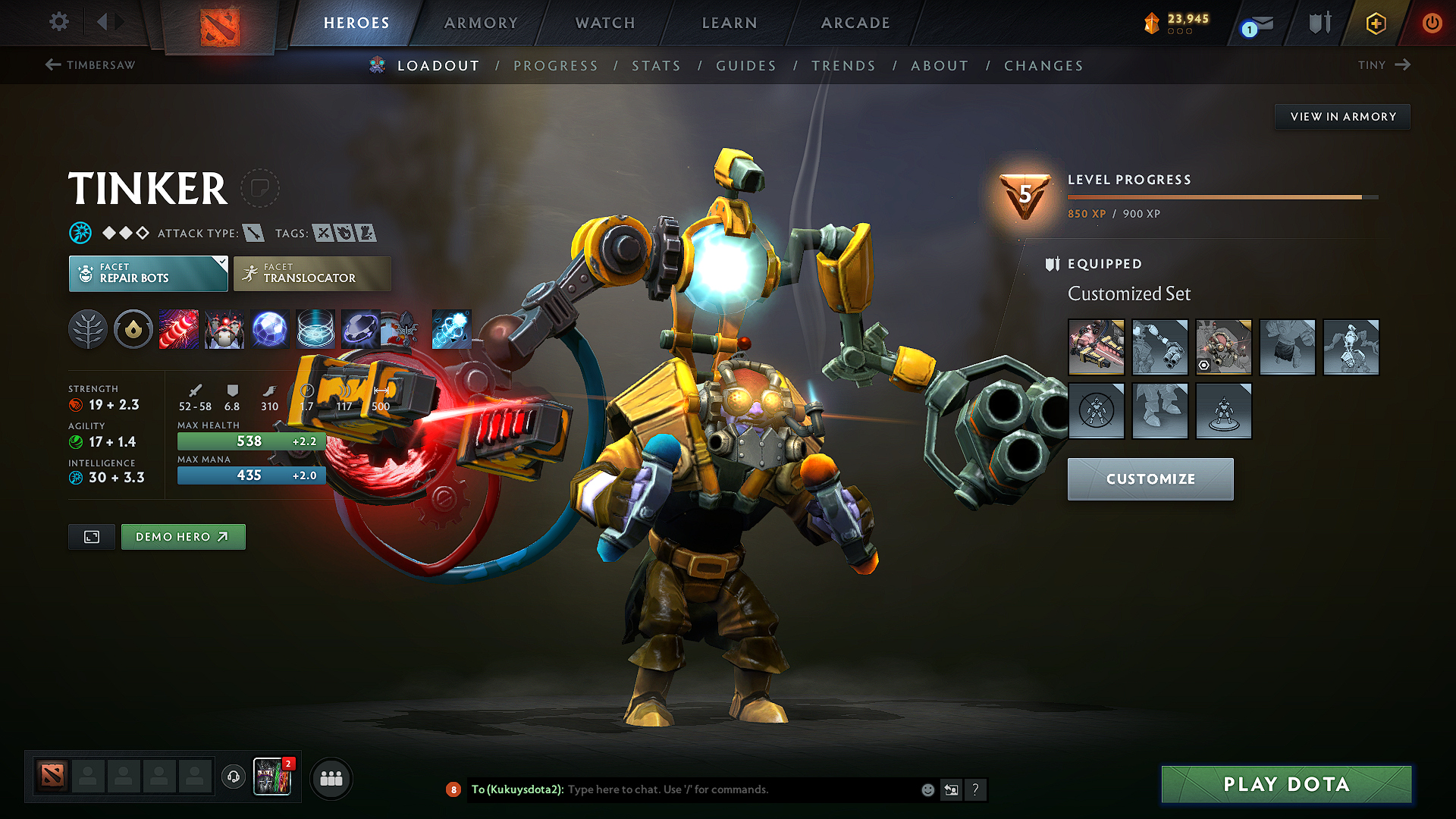Toggle fullscreen hero preview button
The height and width of the screenshot is (819, 1456).
click(91, 536)
